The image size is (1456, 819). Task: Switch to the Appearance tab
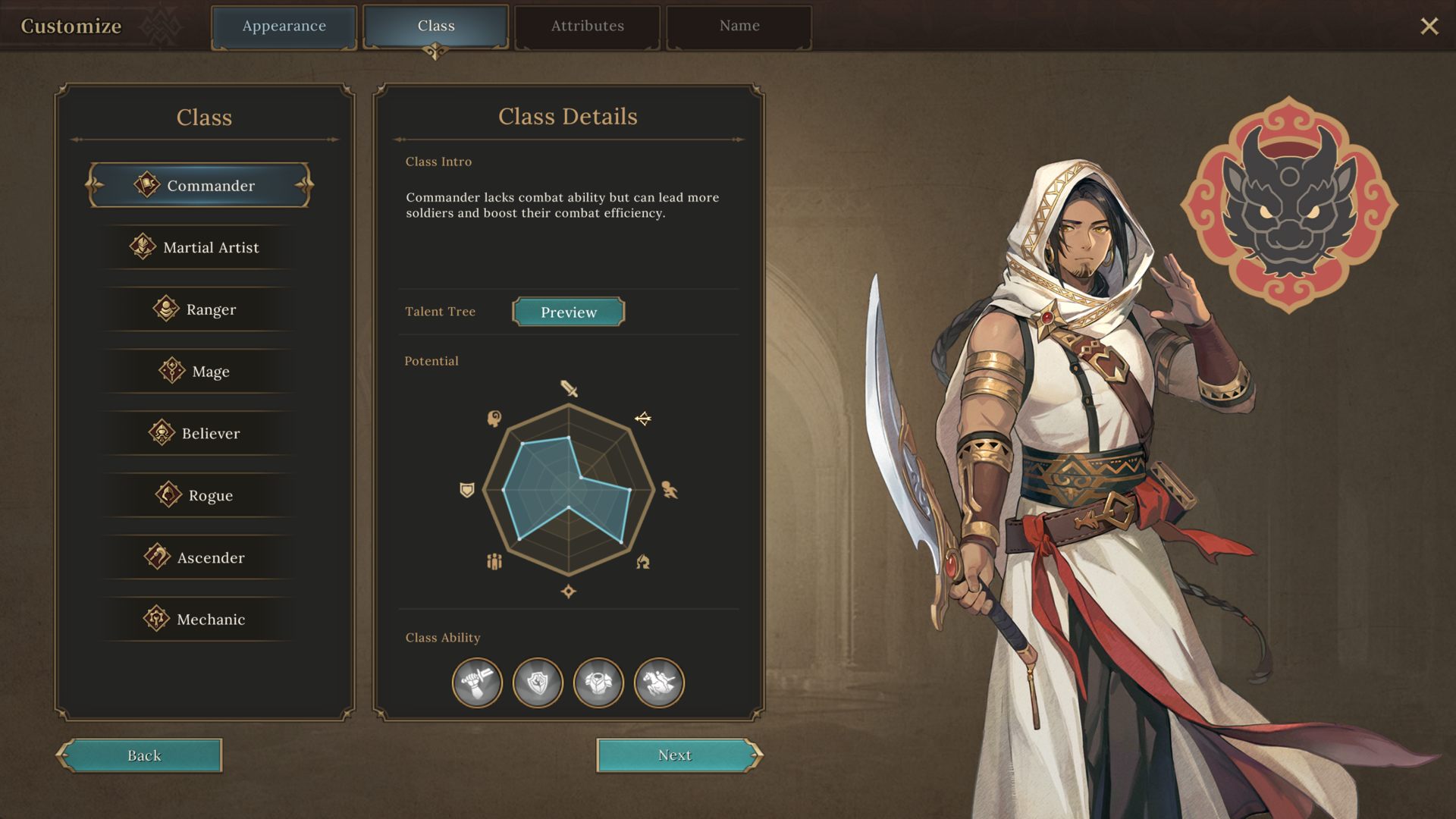[x=284, y=27]
